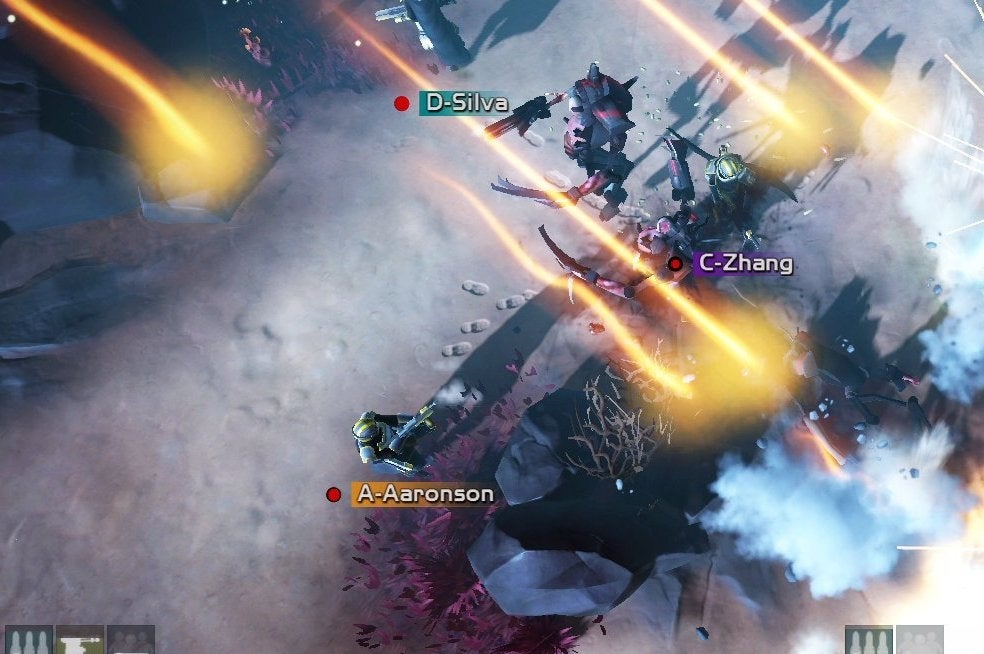
Task: Activate the turret ability icon
Action: [x=80, y=641]
